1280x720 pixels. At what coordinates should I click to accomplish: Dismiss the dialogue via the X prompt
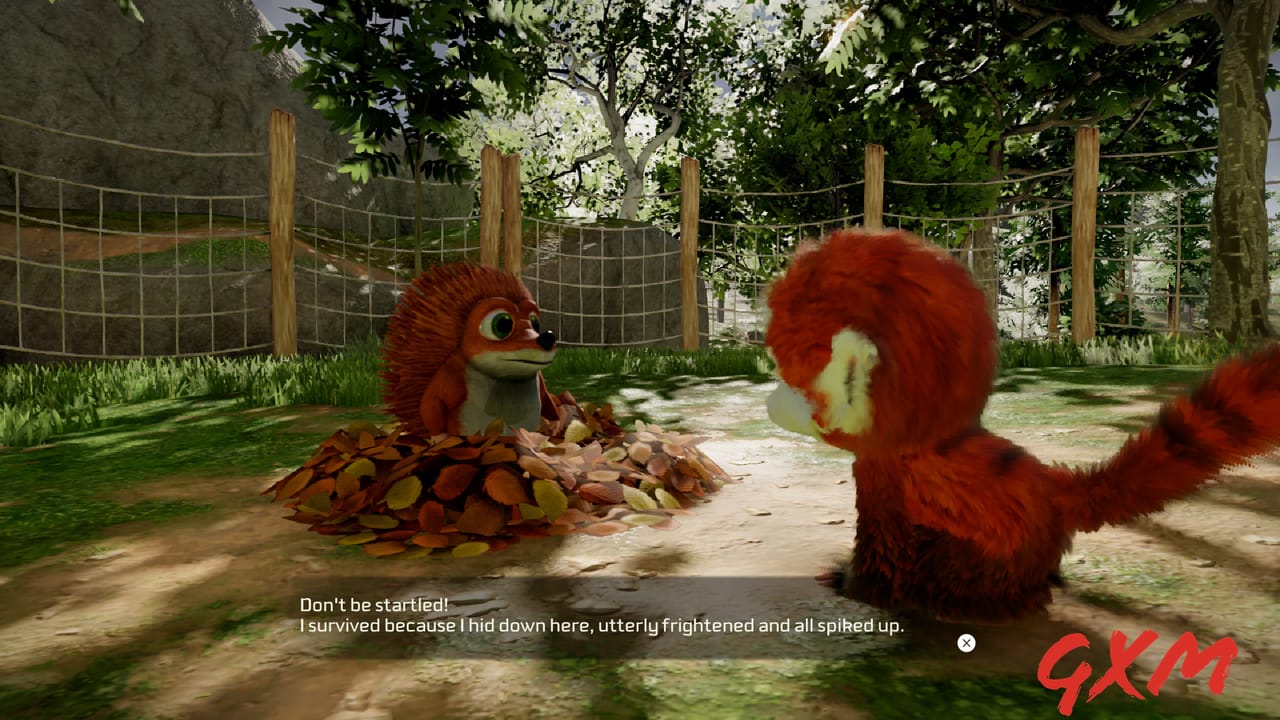966,643
